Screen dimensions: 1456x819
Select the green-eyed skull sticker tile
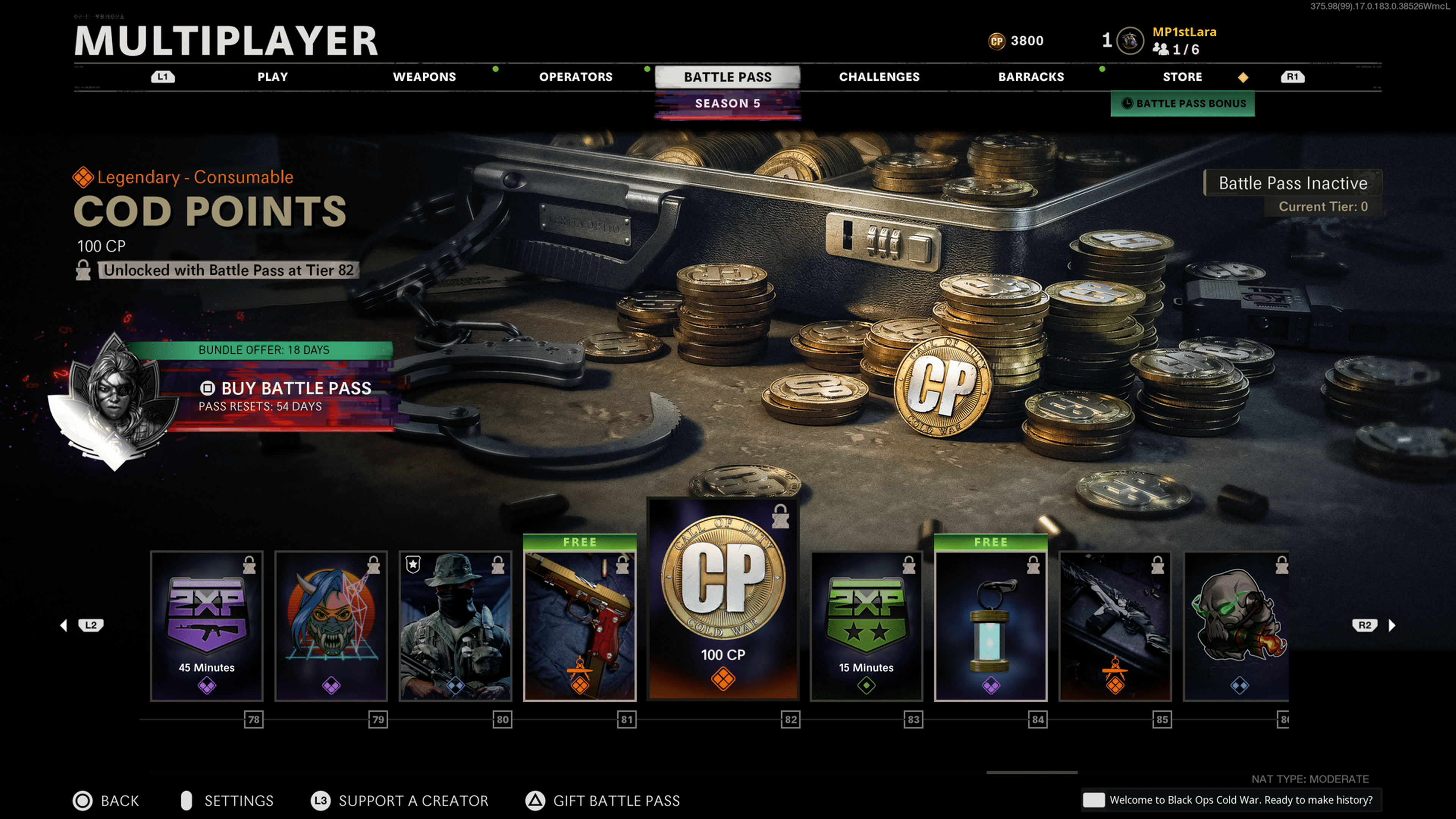point(1237,626)
